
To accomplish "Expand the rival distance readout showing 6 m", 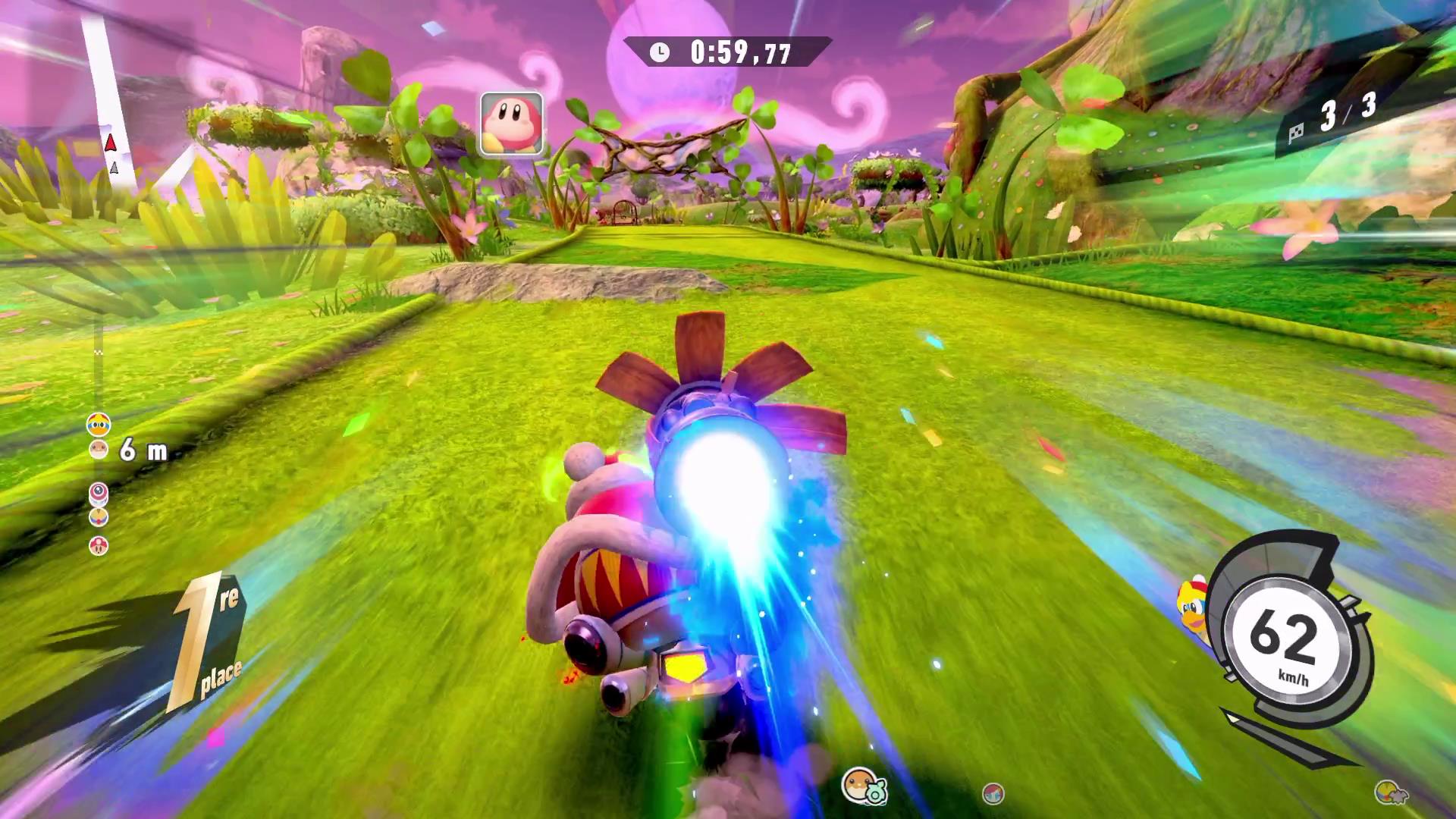I will [x=144, y=448].
